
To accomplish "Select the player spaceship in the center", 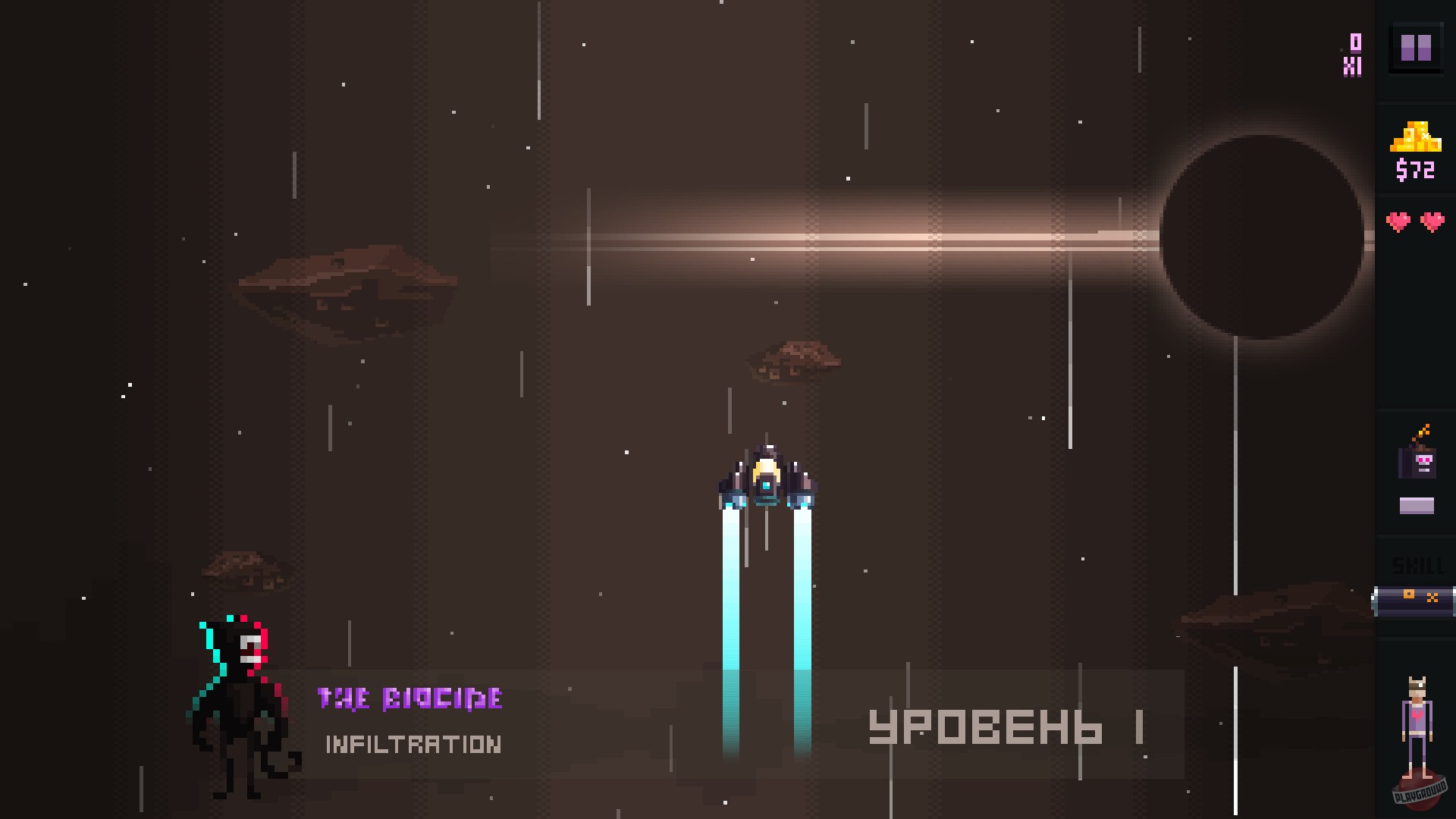I will click(766, 478).
